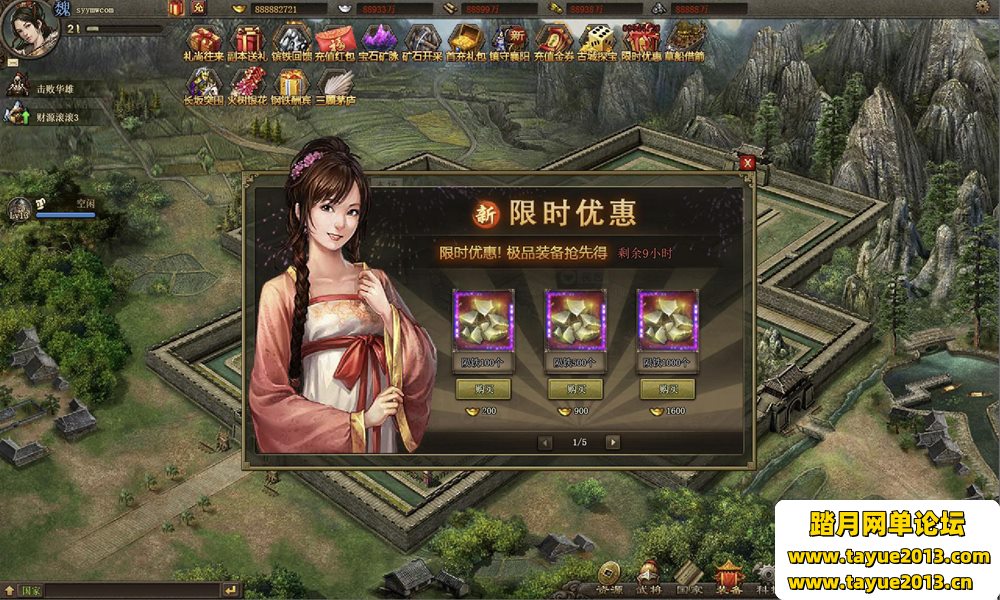
Task: Go to the previous offer page
Action: pyautogui.click(x=545, y=442)
